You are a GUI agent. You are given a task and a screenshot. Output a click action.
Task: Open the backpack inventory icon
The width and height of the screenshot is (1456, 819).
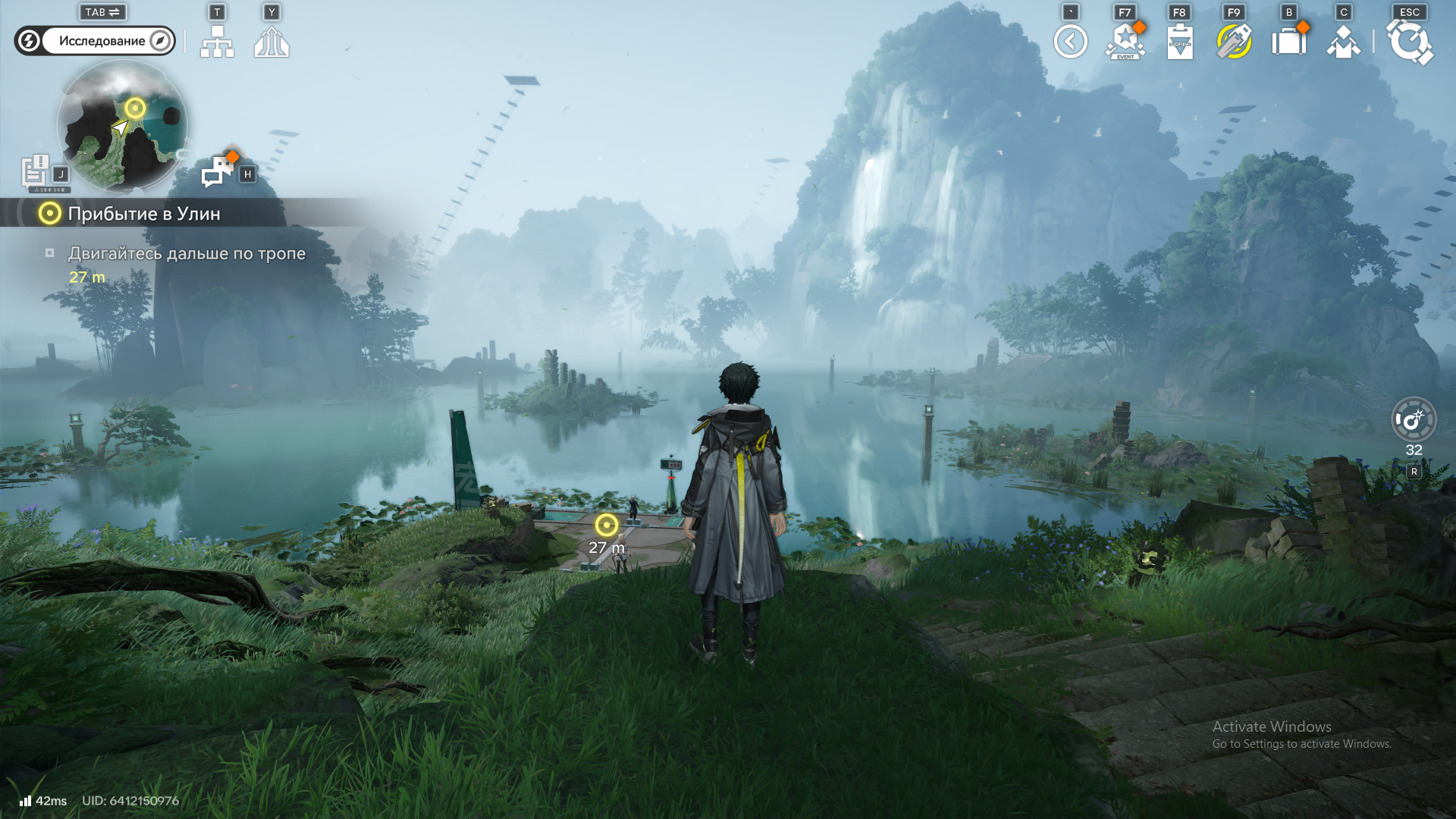pos(1288,42)
